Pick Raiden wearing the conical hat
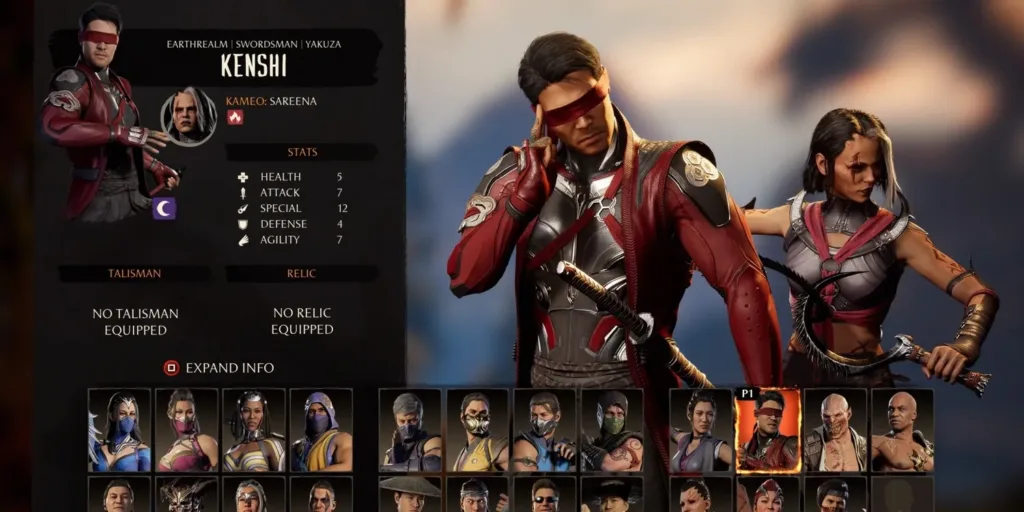The image size is (1024, 512). coord(410,495)
